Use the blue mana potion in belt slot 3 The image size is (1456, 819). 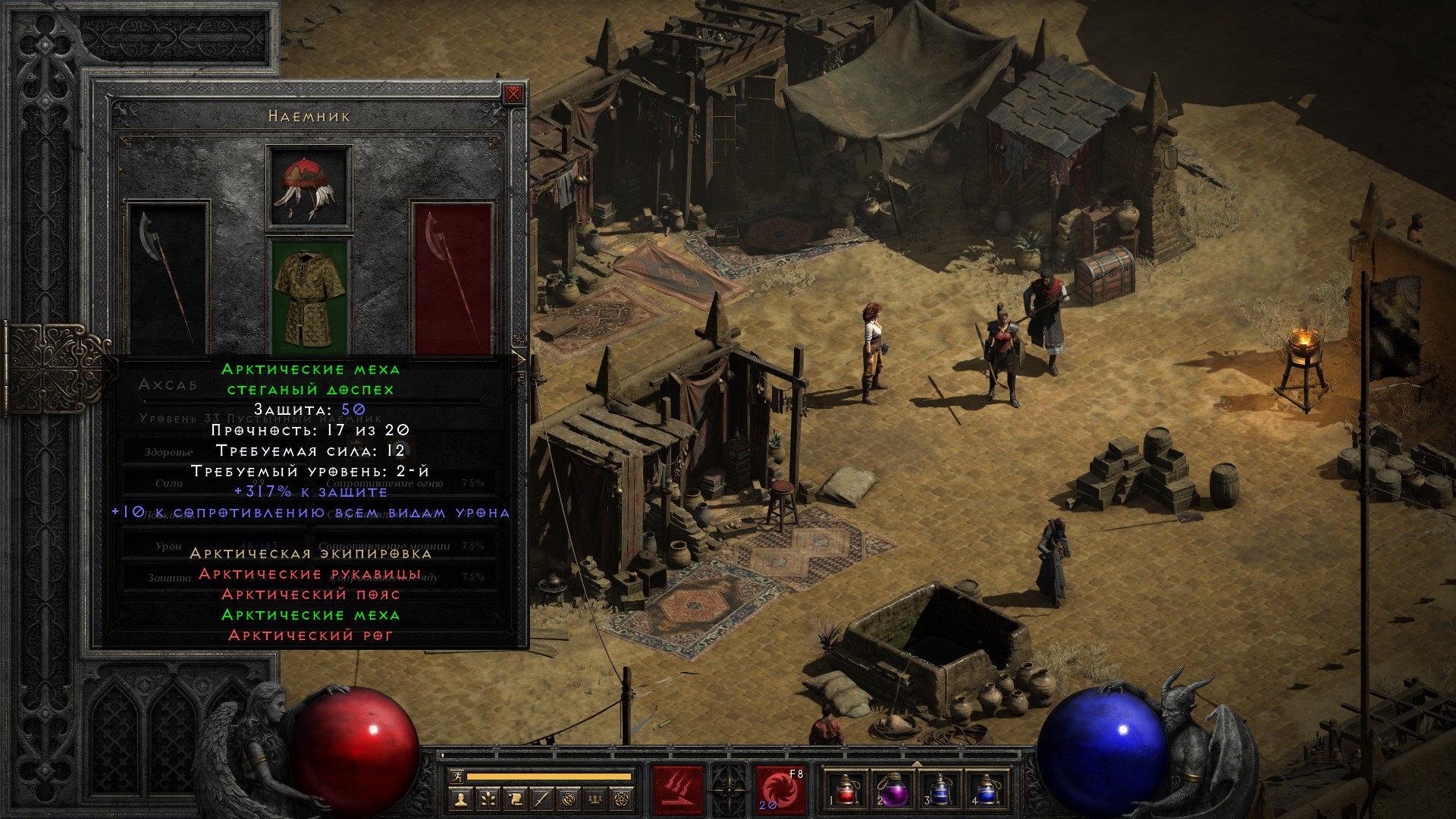[940, 791]
